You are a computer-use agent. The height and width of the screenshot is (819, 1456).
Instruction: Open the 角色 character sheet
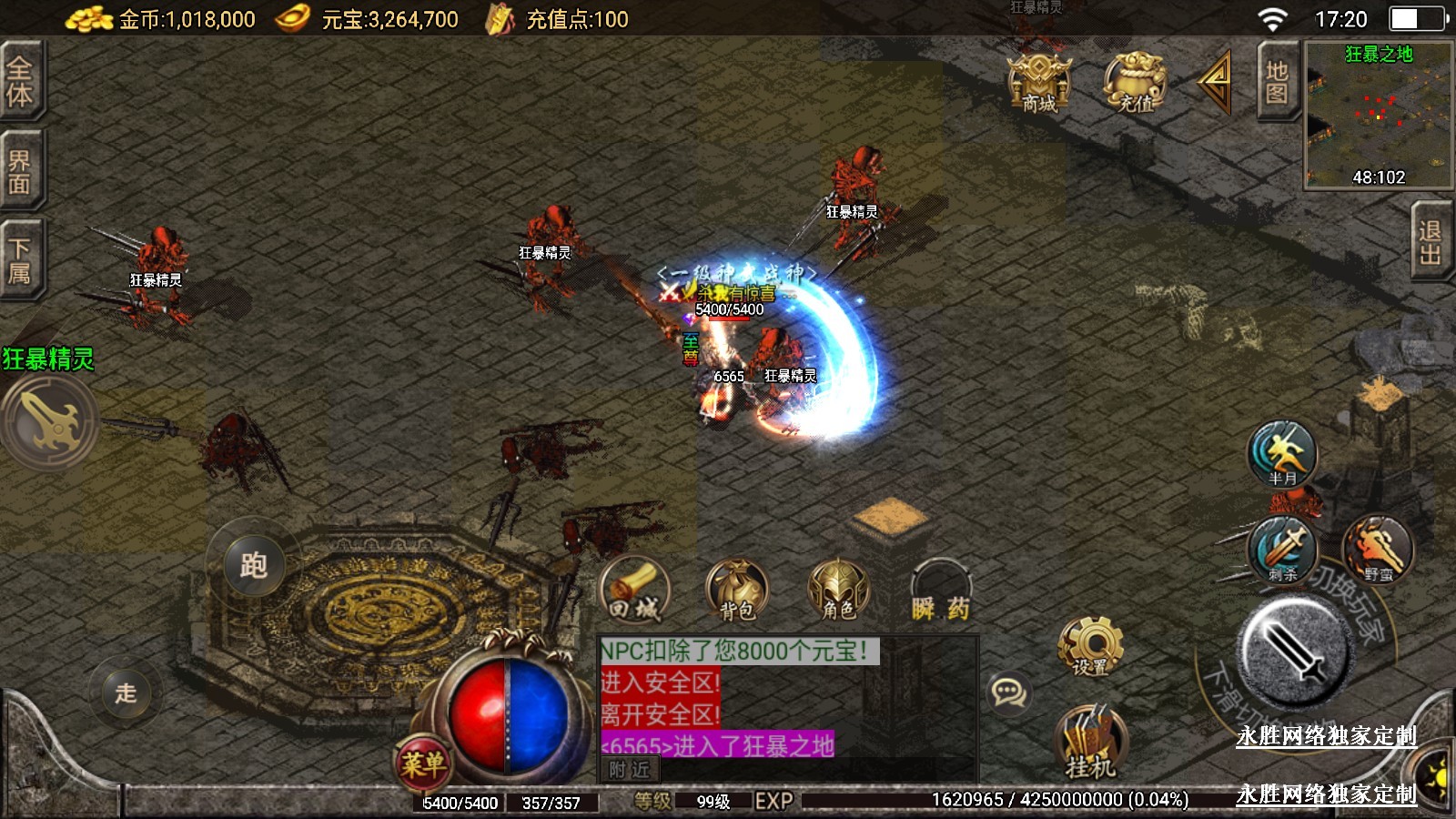point(838,591)
